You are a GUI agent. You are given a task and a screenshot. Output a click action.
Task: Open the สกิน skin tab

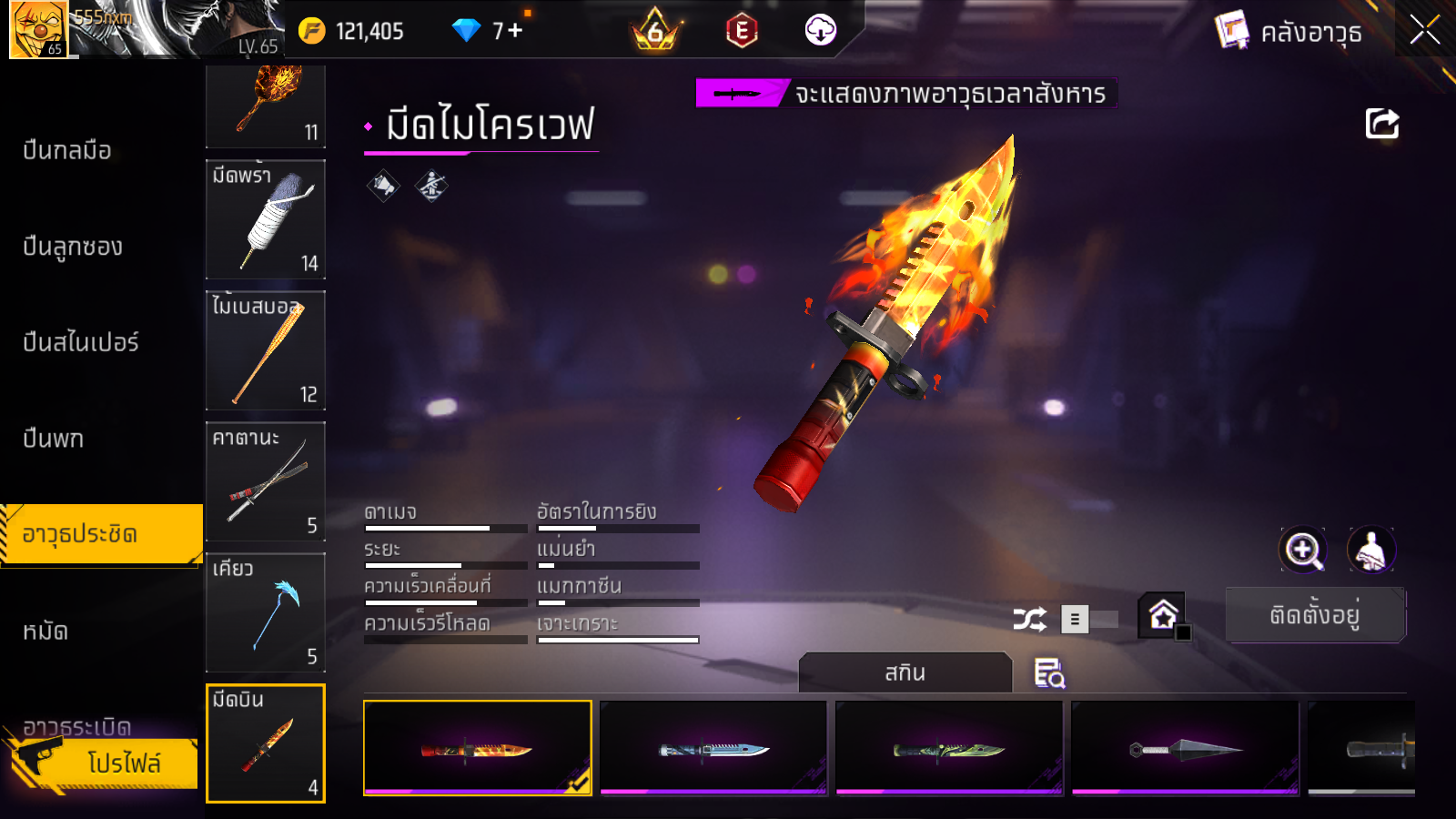905,672
